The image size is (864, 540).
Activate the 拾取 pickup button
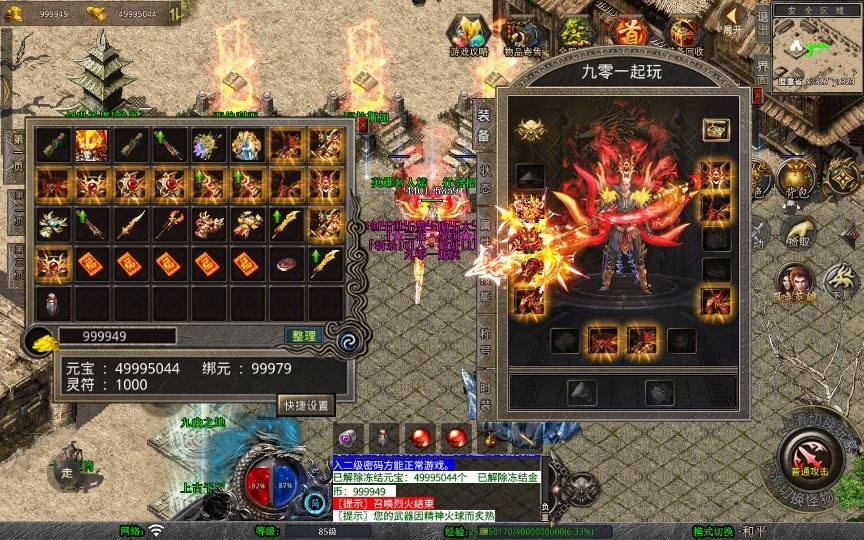tap(797, 234)
